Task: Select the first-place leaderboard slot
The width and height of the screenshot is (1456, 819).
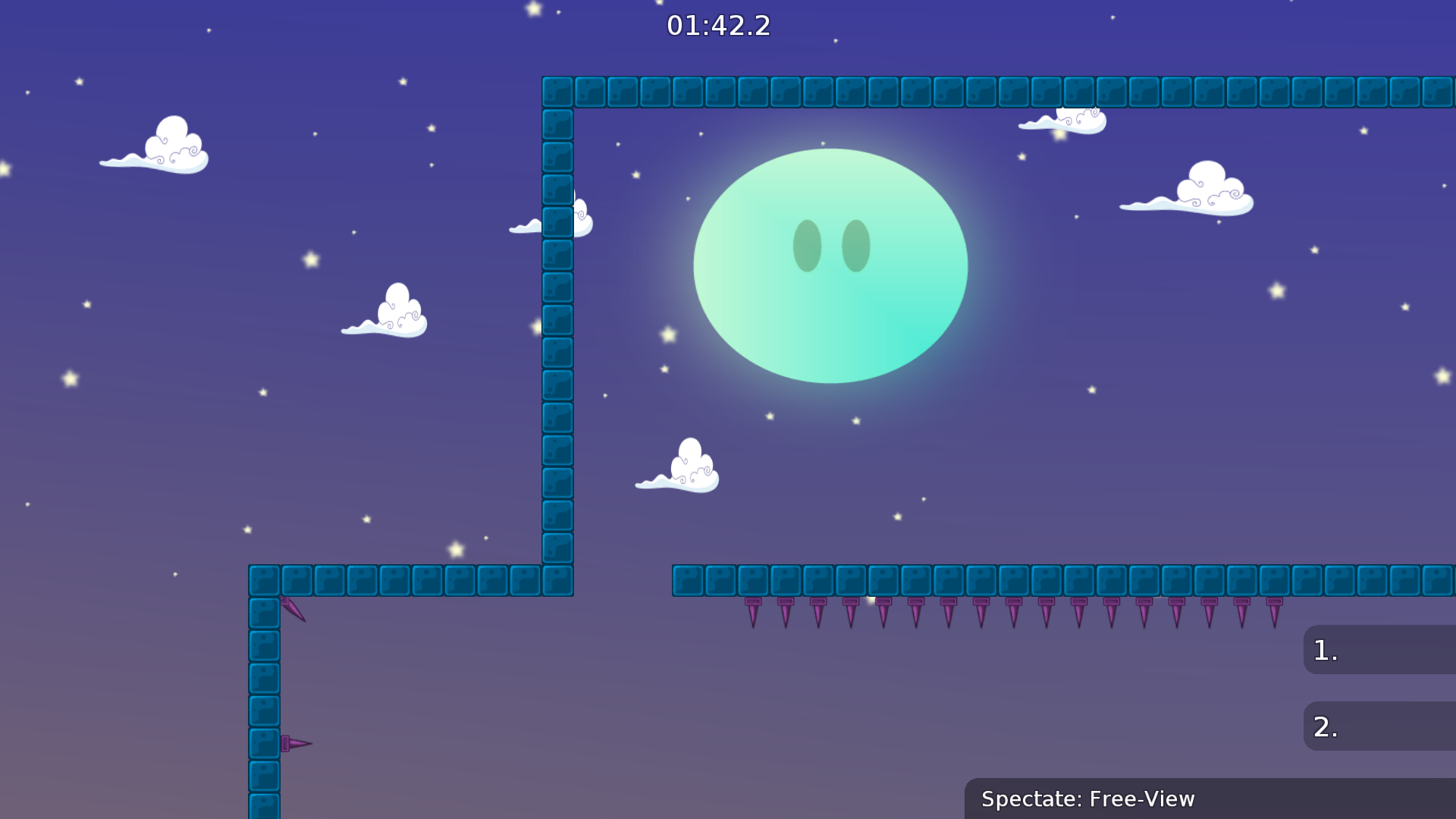Action: [1380, 651]
